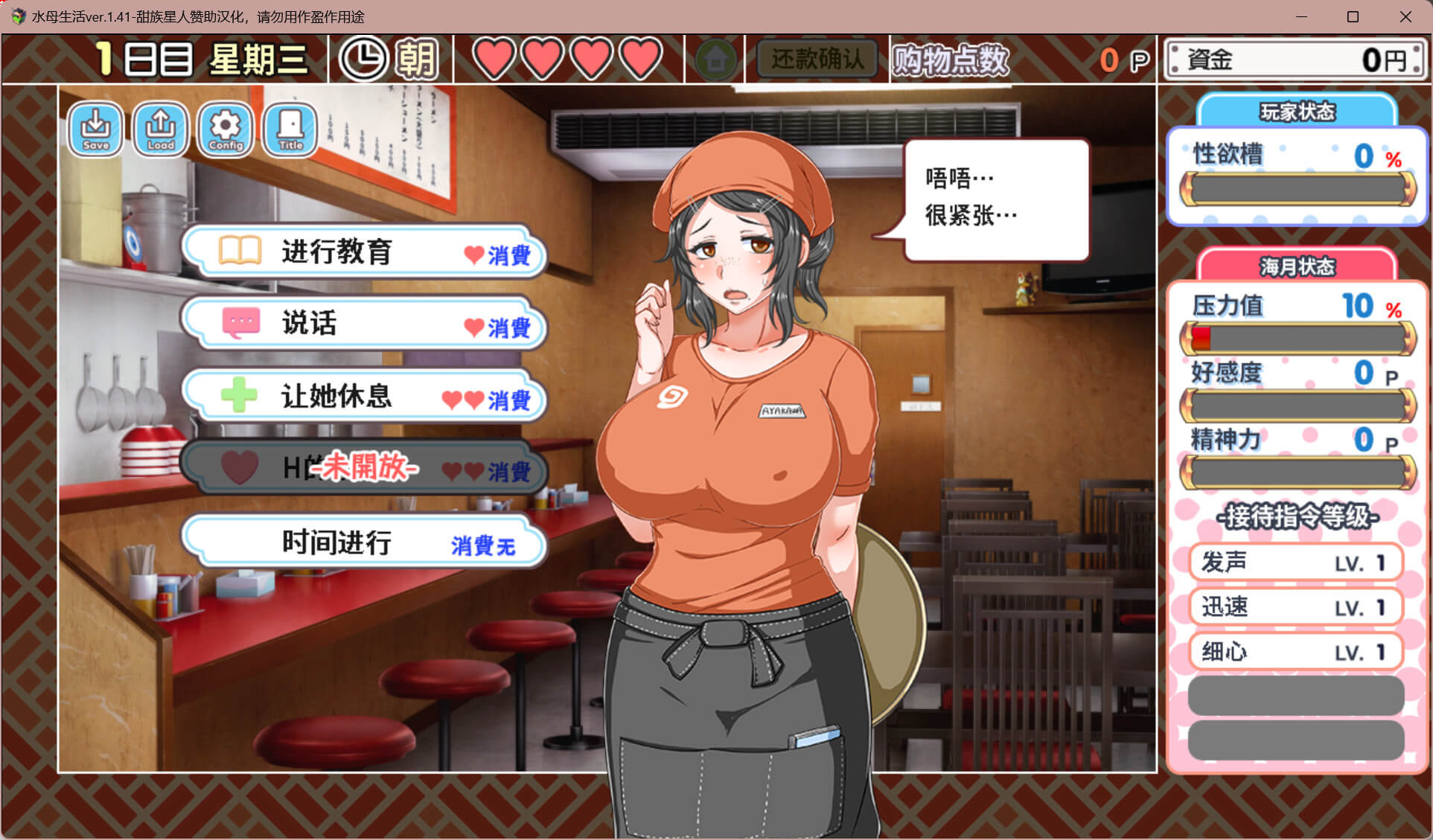Minimize the game window
The width and height of the screenshot is (1433, 840).
[x=1301, y=16]
